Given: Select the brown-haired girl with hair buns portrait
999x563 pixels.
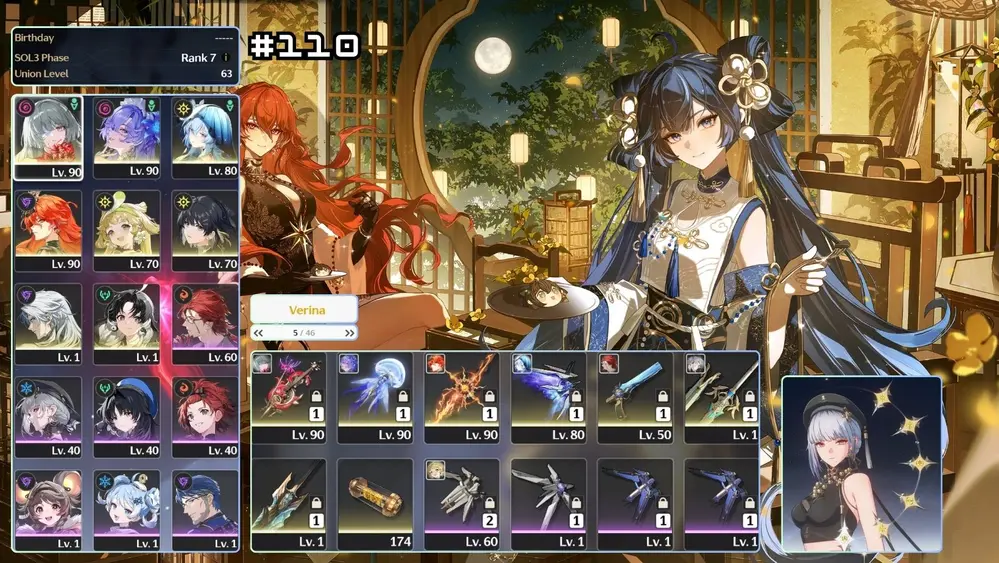Looking at the screenshot, I should point(48,509).
